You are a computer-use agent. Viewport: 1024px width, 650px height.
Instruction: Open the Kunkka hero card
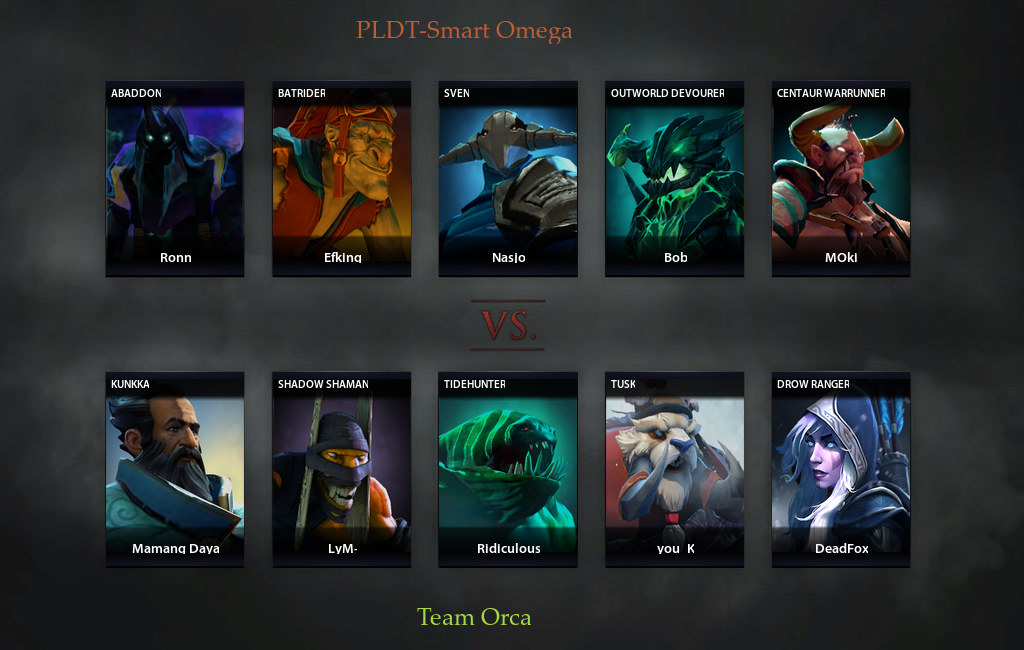[x=175, y=469]
